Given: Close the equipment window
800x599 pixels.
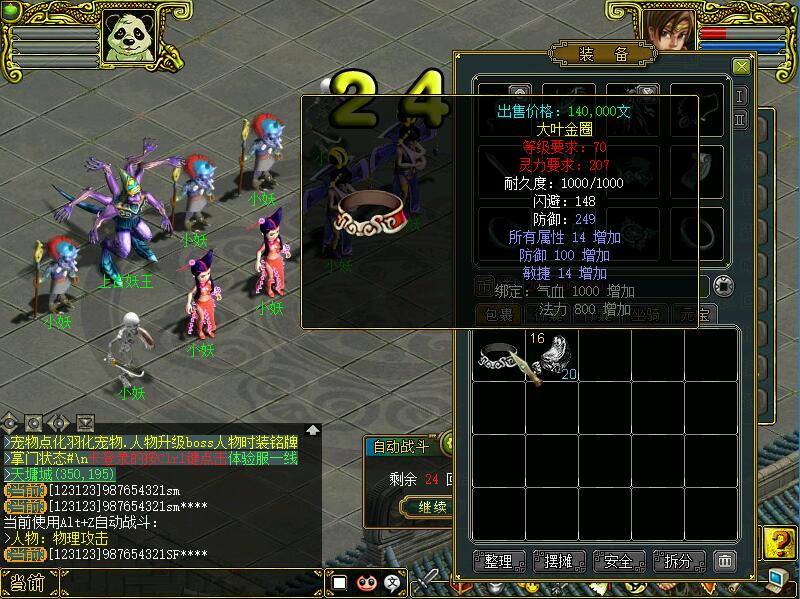Looking at the screenshot, I should click(741, 67).
